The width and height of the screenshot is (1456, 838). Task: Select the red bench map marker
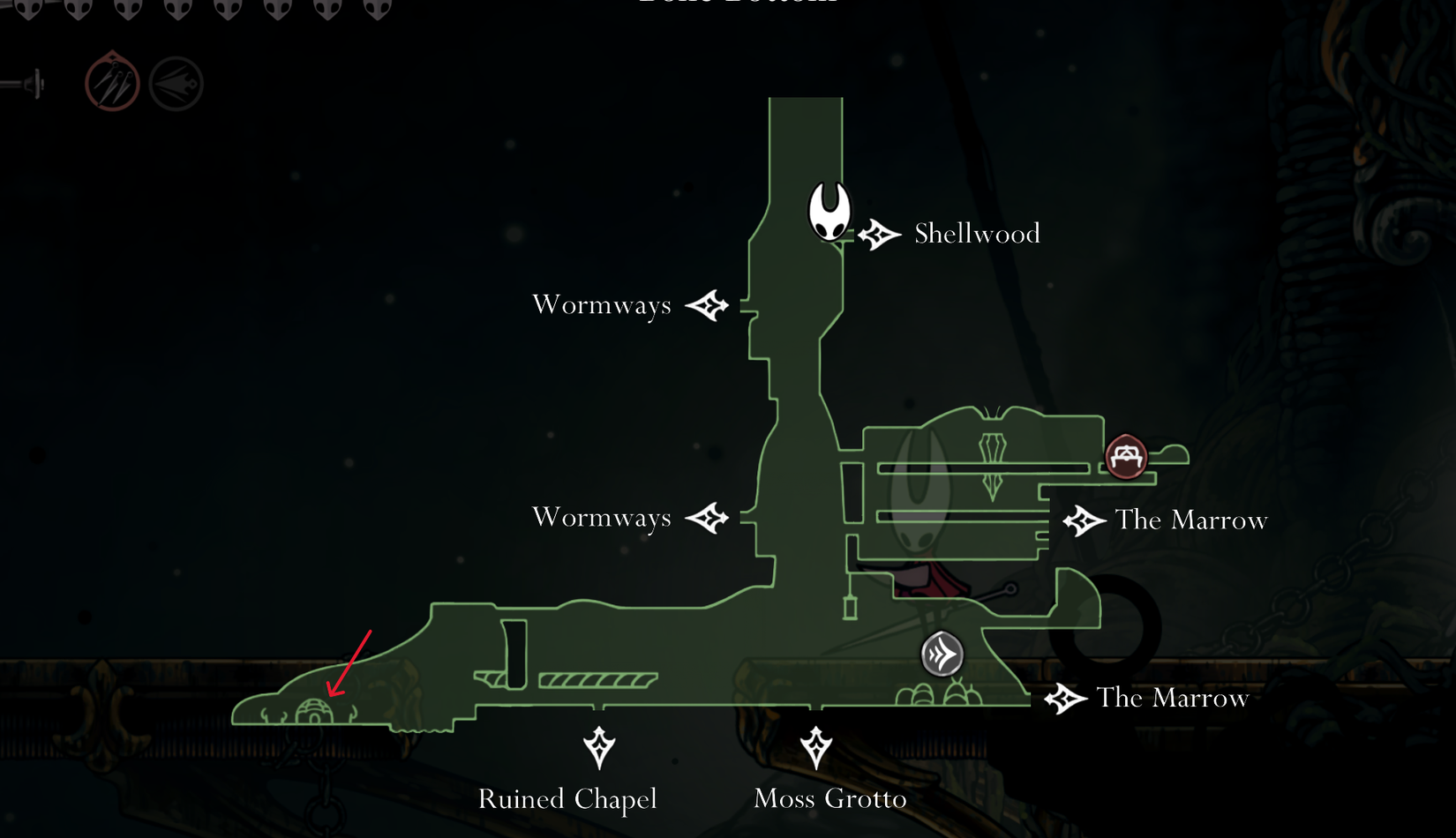pyautogui.click(x=1126, y=456)
